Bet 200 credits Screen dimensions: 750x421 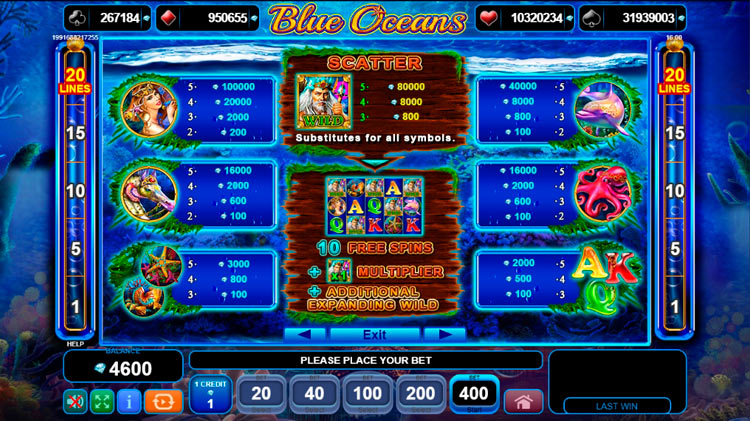pyautogui.click(x=420, y=395)
